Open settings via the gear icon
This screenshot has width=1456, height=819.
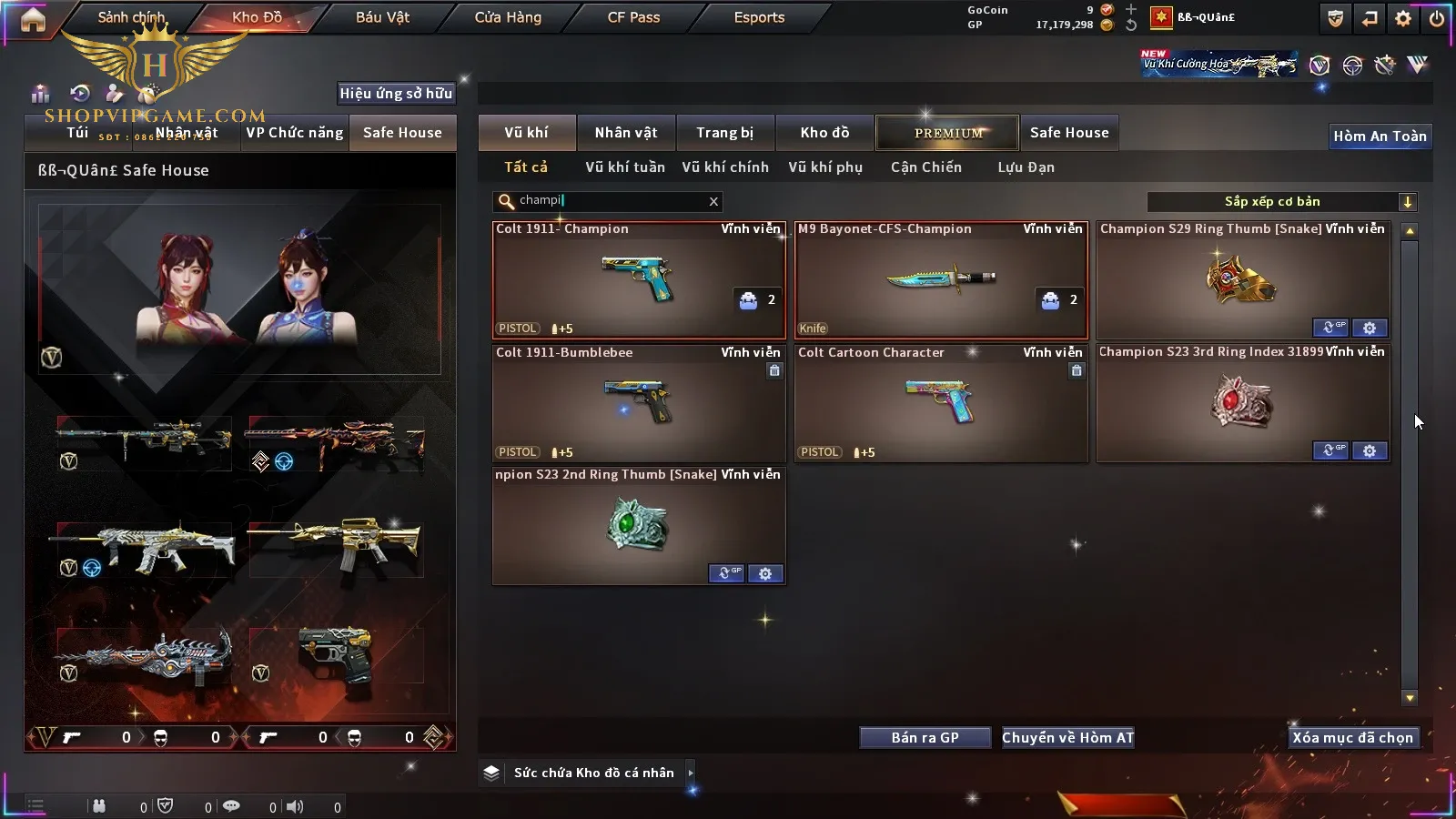[x=1403, y=18]
